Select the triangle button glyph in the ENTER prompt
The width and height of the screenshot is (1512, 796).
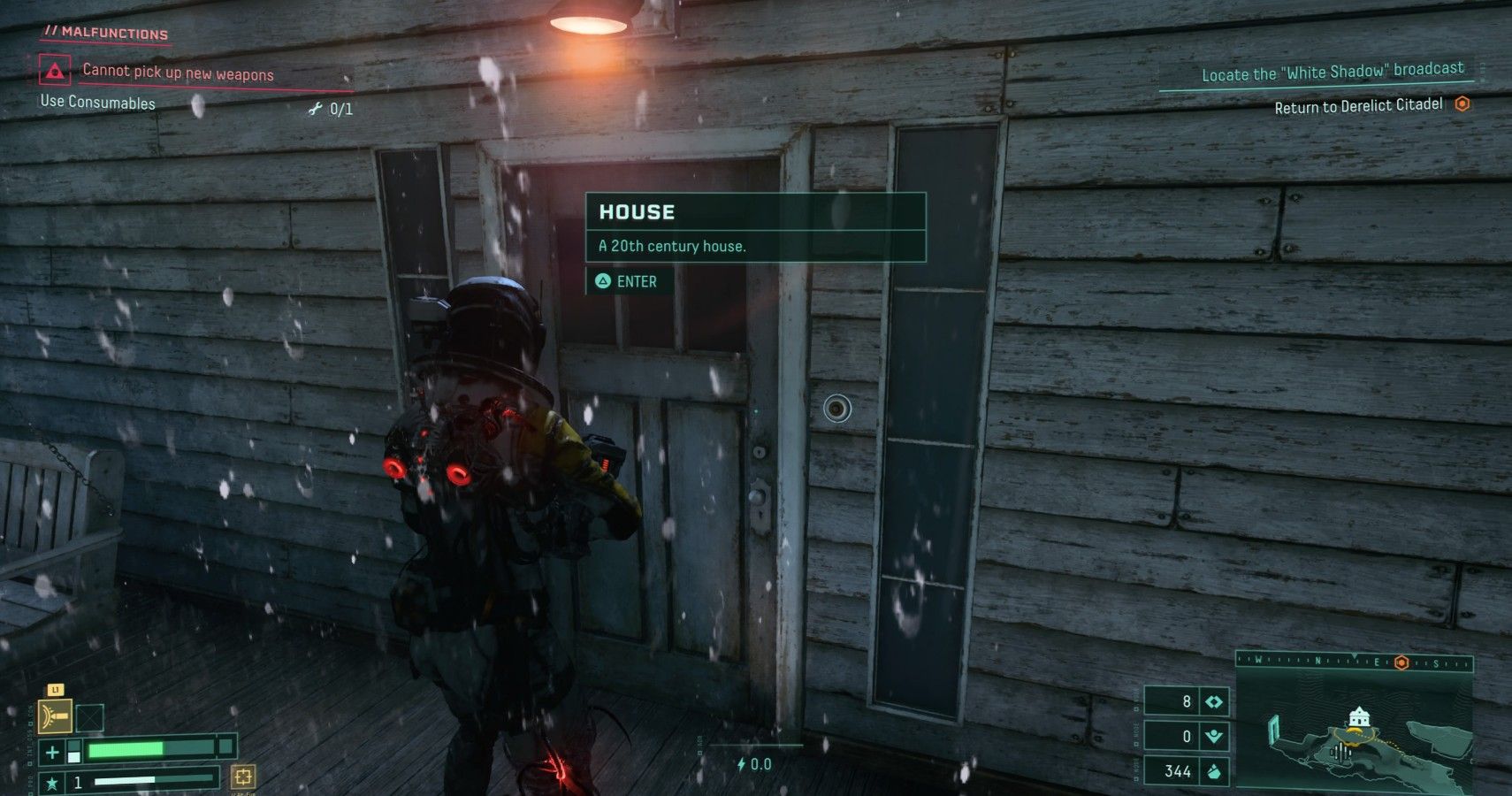(x=605, y=281)
